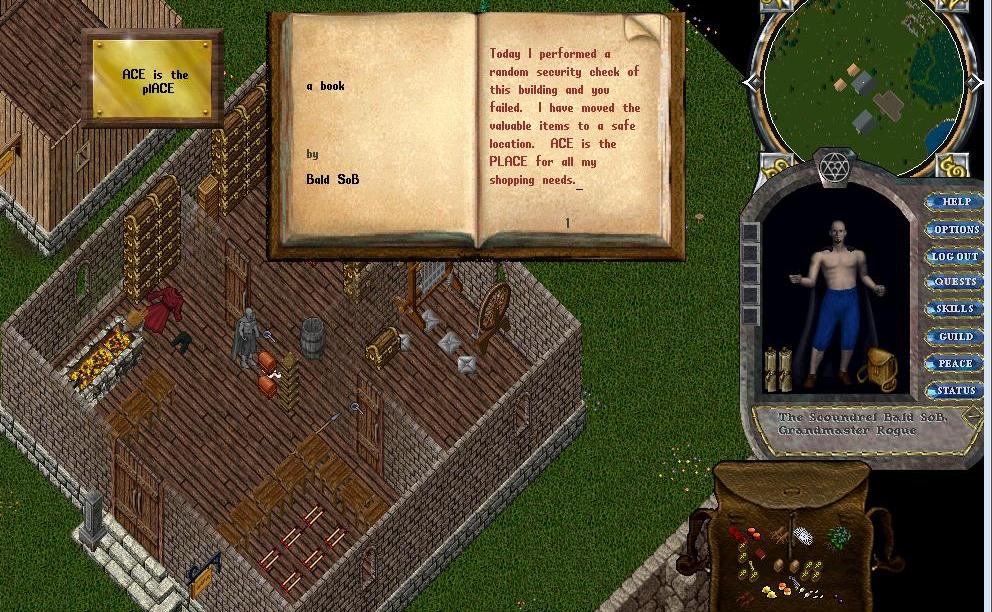The width and height of the screenshot is (992, 612).
Task: Select the green reagent pile in the backpack
Action: (x=838, y=537)
